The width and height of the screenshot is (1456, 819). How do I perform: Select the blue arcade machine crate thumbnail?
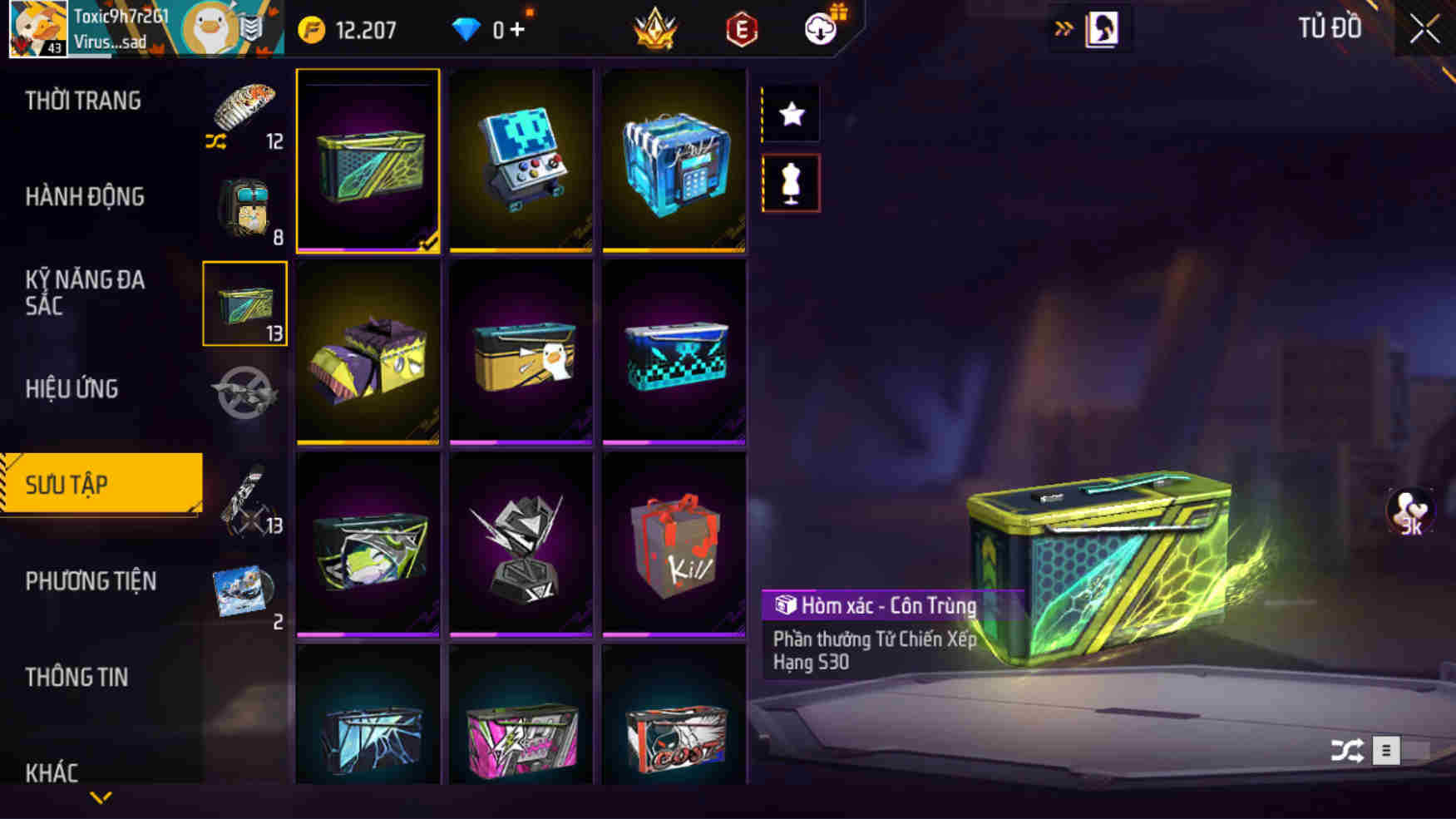point(521,160)
